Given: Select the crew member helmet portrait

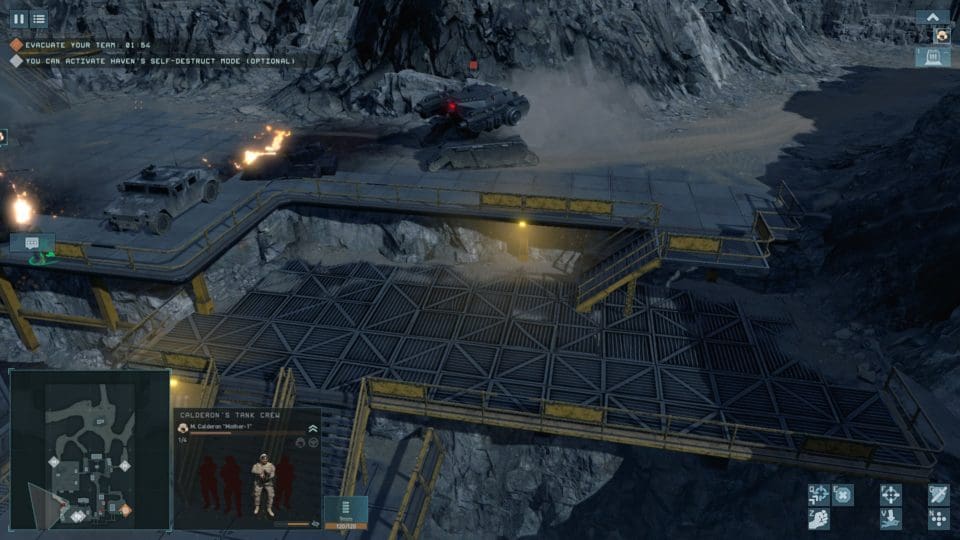Looking at the screenshot, I should pyautogui.click(x=942, y=35).
